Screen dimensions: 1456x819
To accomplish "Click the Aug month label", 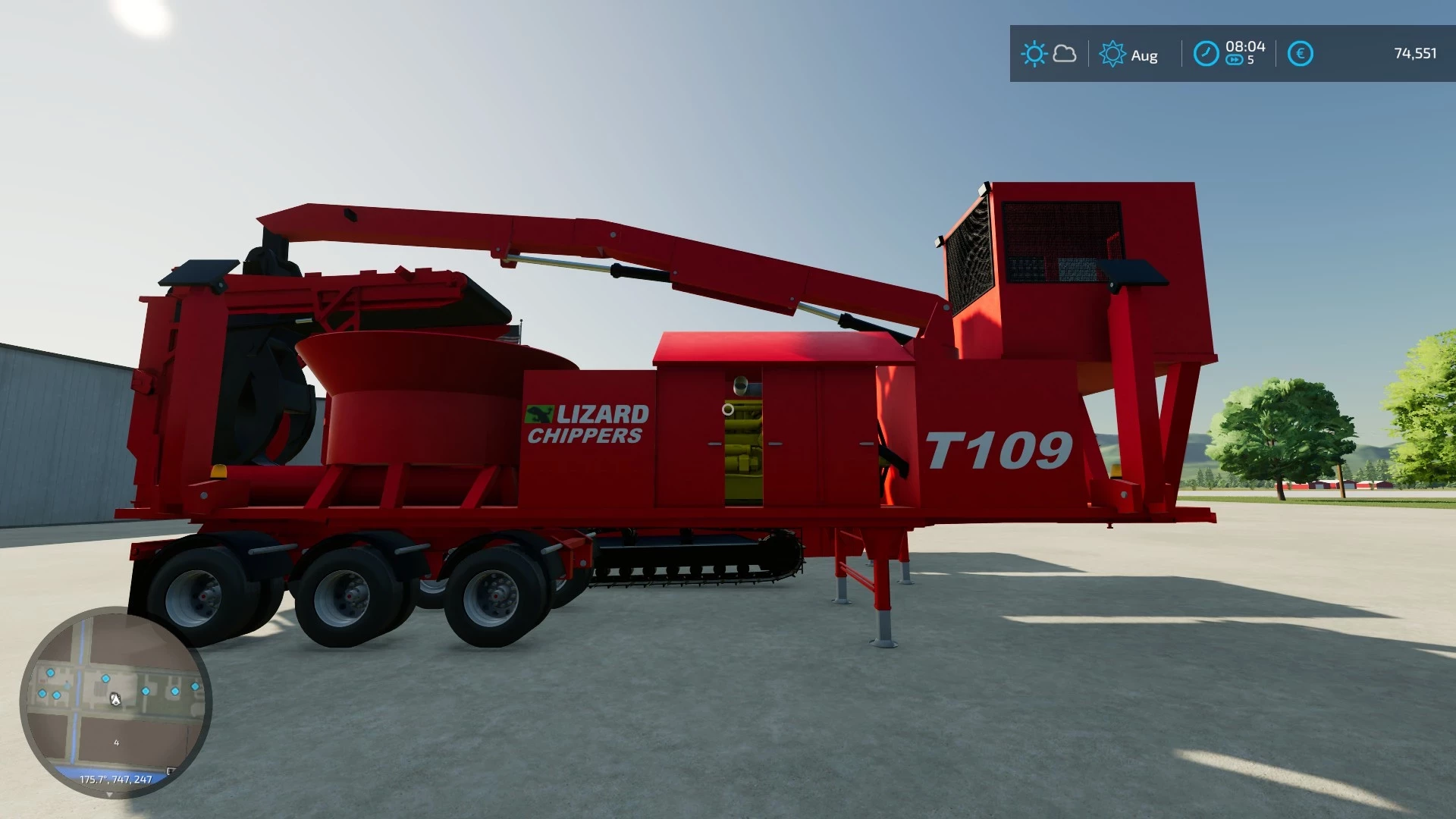I will click(x=1145, y=53).
